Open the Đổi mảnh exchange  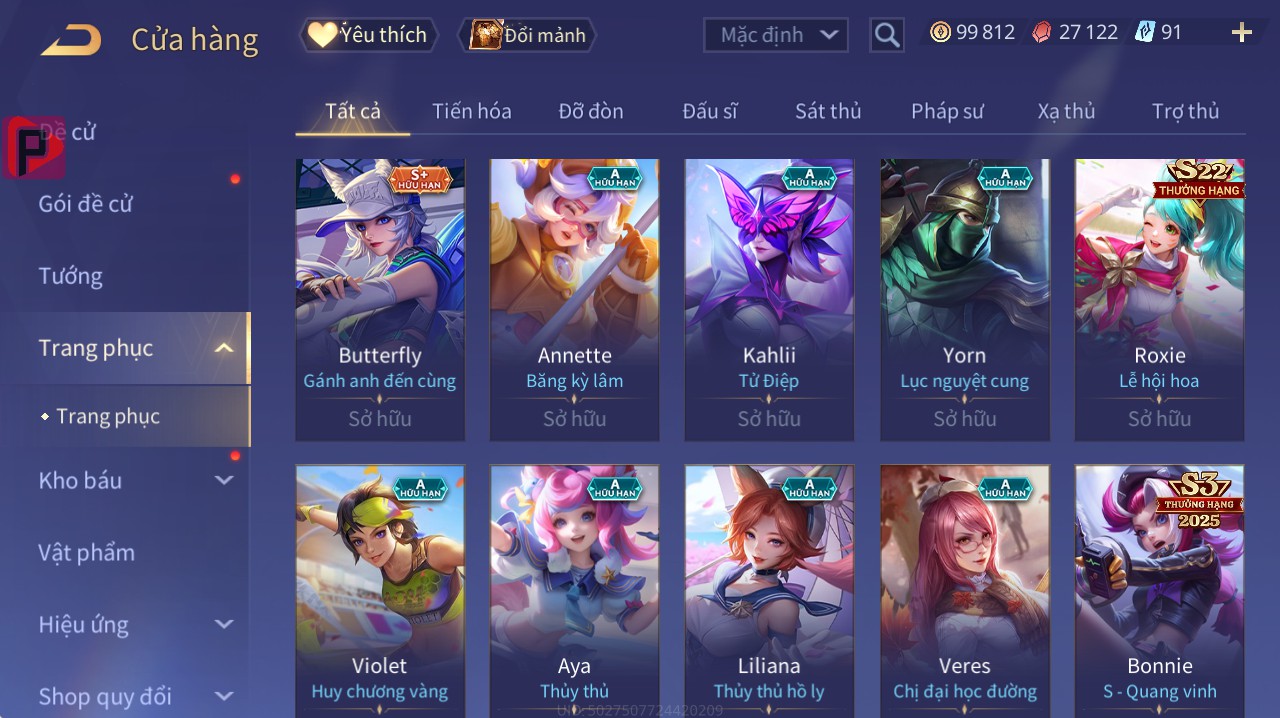pos(527,35)
